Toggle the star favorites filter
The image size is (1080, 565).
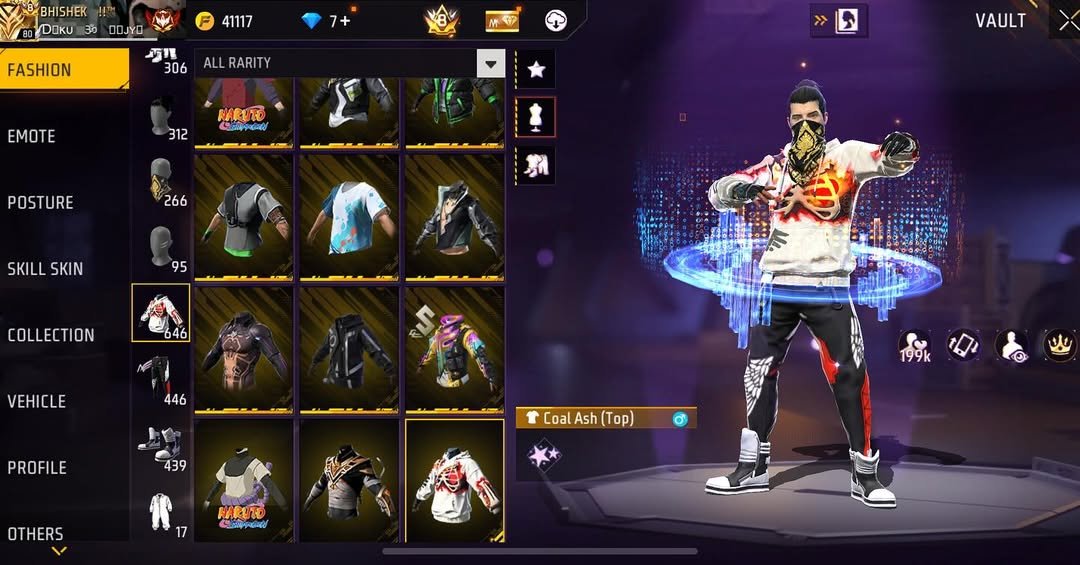(537, 69)
